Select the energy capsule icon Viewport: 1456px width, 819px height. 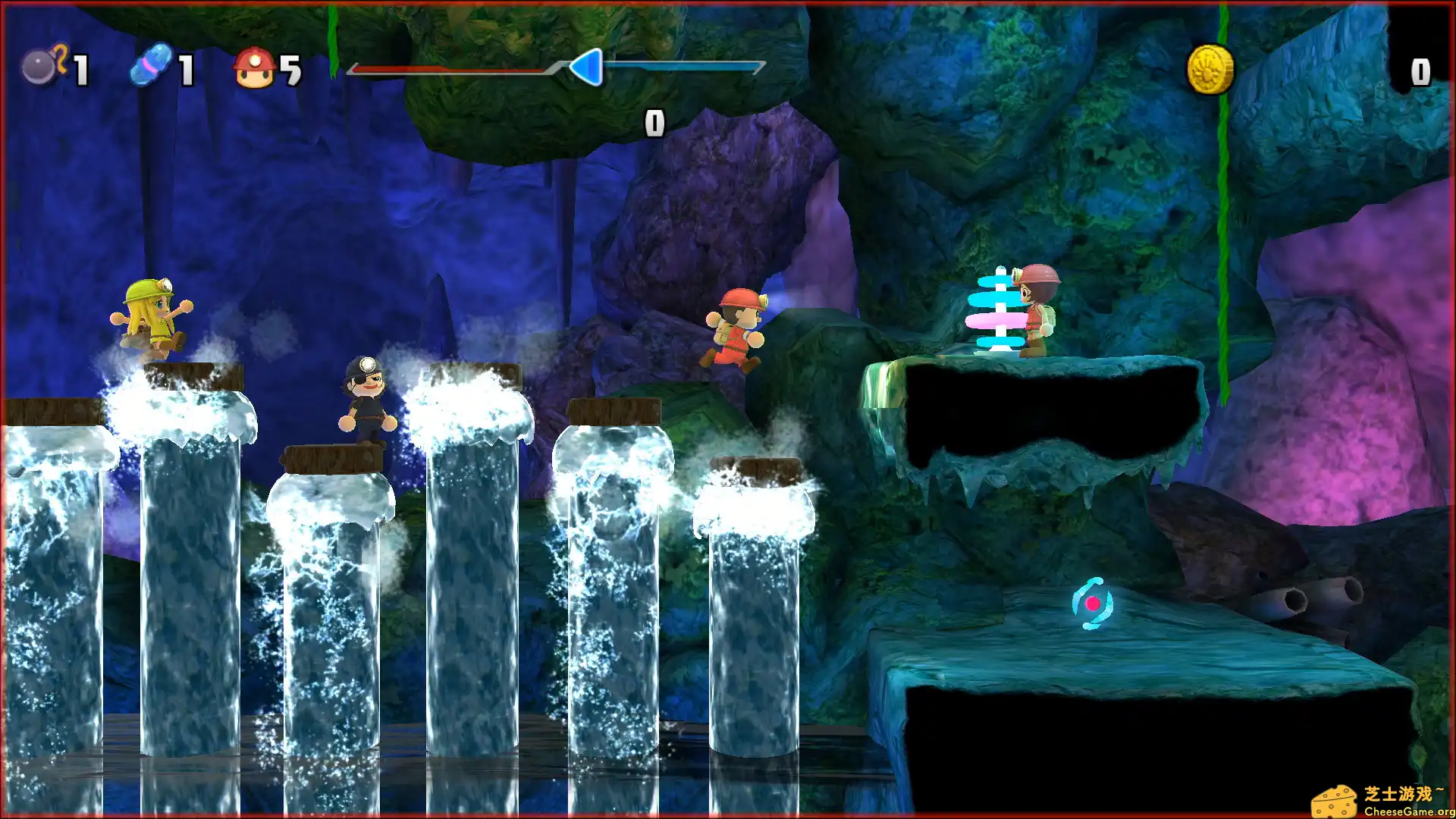point(150,67)
